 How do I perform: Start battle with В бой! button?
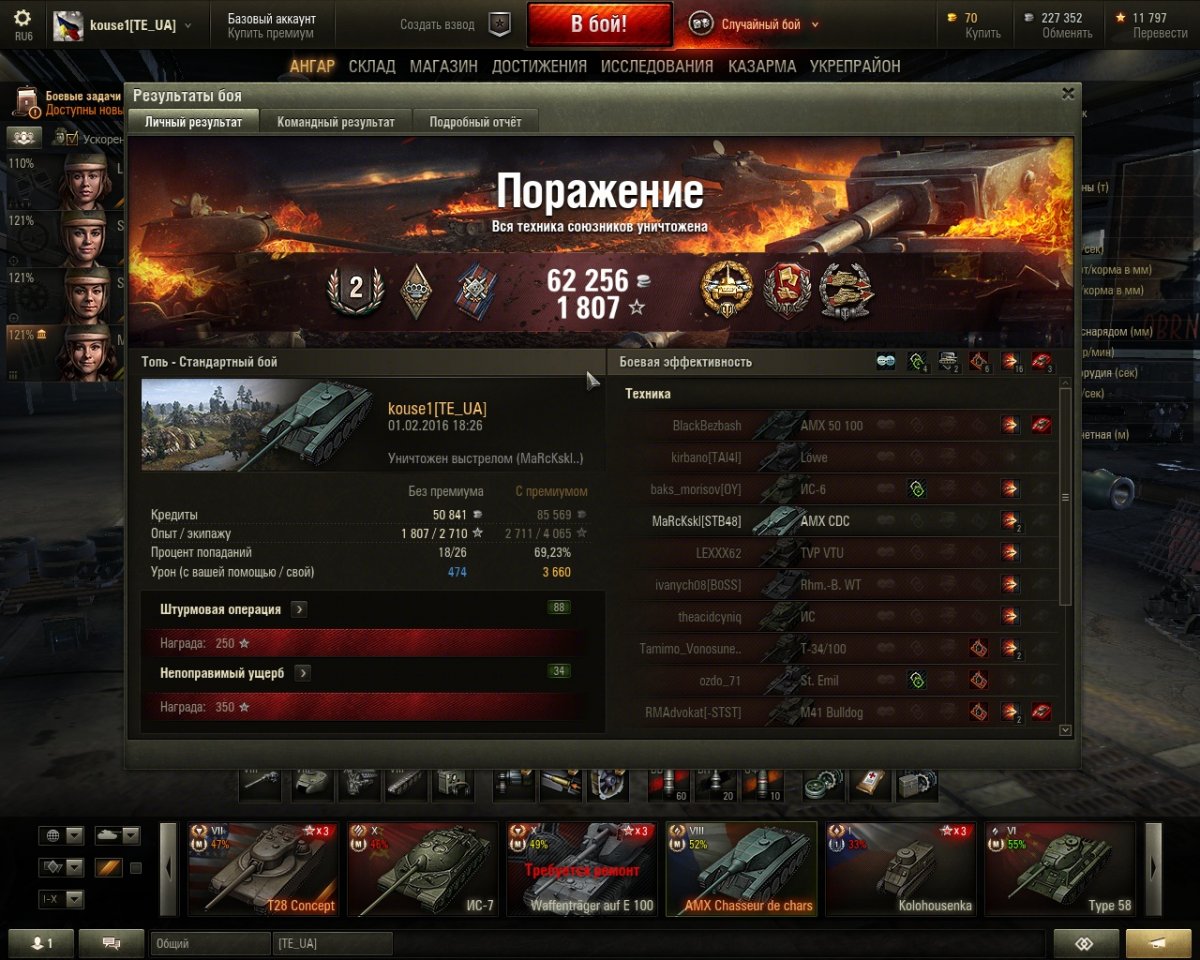point(599,25)
